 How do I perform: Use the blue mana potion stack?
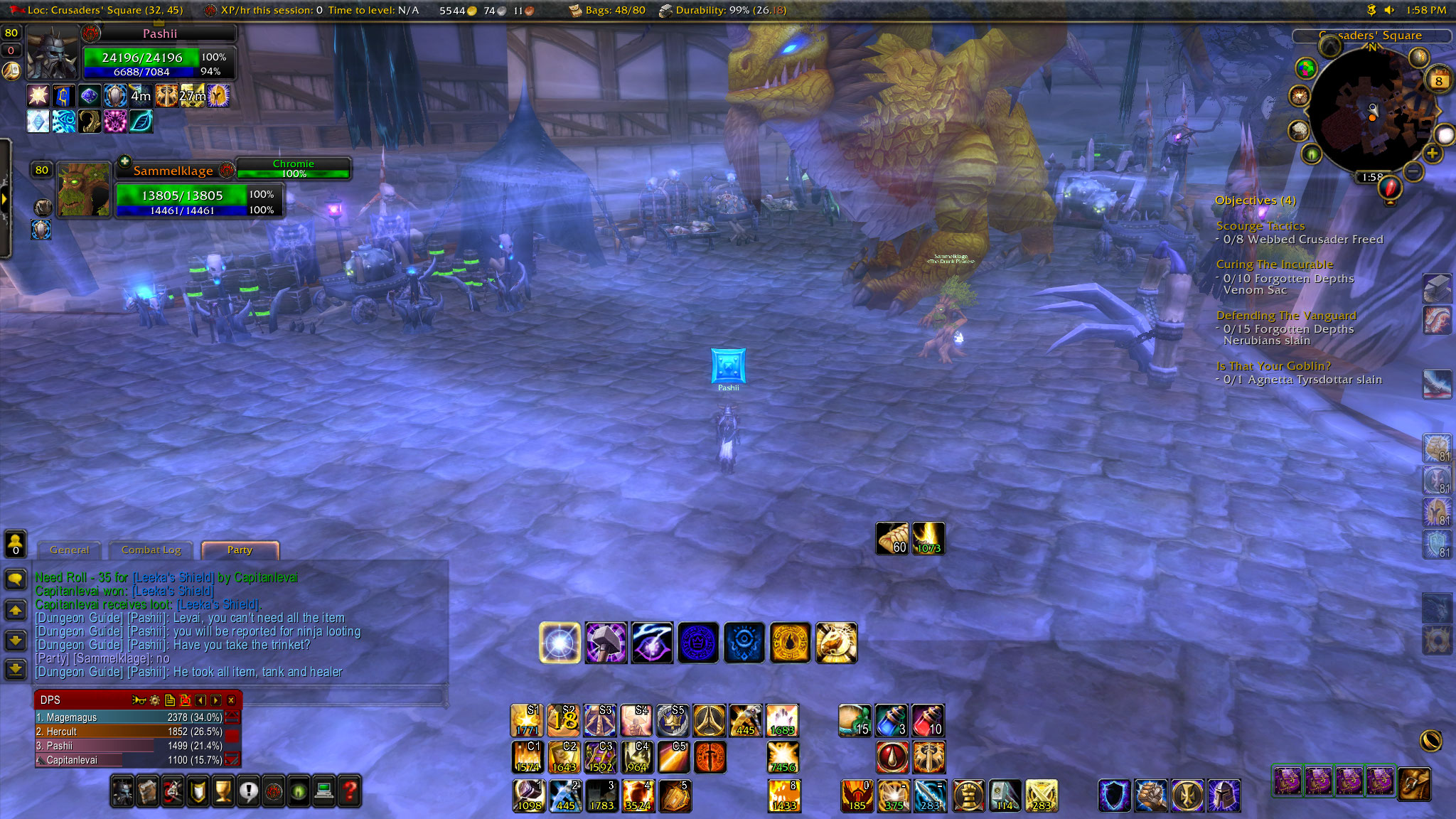(x=892, y=720)
